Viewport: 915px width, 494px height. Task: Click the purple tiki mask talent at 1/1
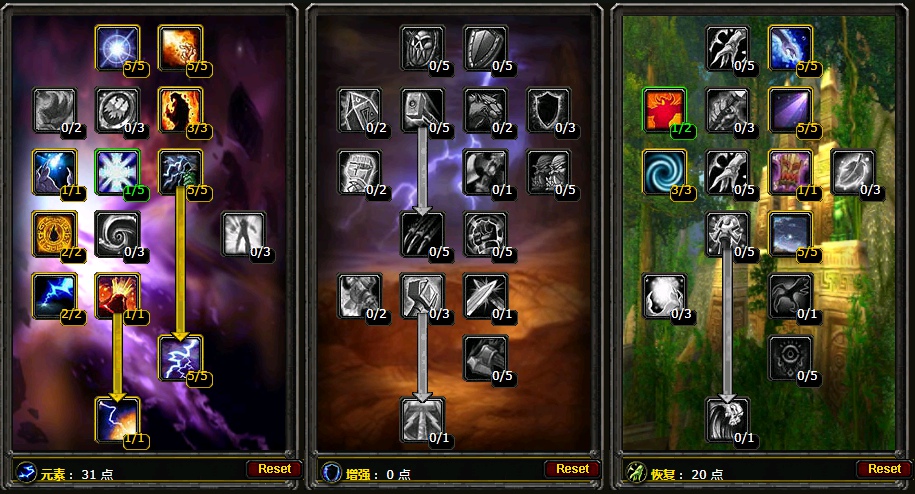coord(790,172)
